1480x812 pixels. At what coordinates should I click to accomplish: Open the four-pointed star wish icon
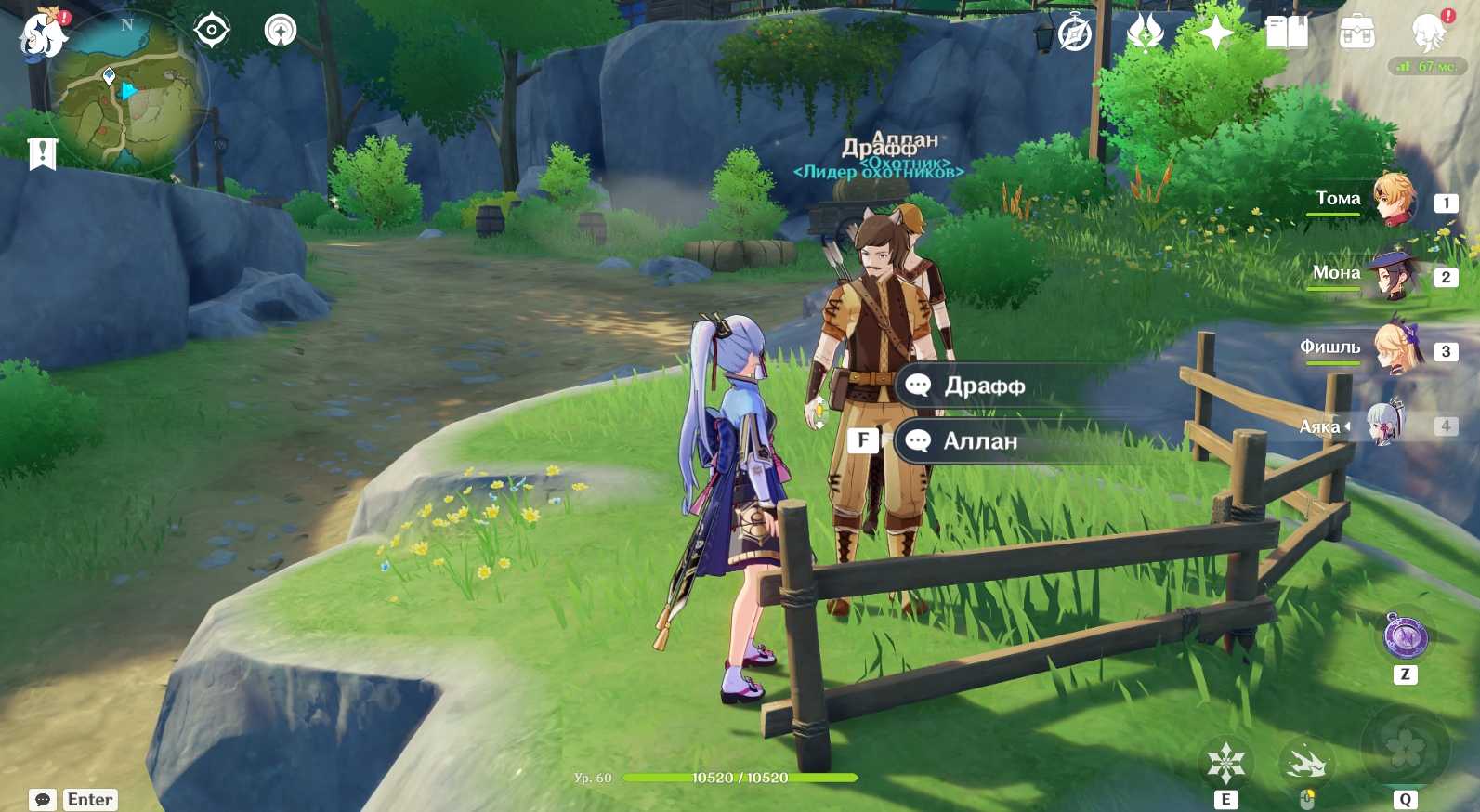(1215, 34)
